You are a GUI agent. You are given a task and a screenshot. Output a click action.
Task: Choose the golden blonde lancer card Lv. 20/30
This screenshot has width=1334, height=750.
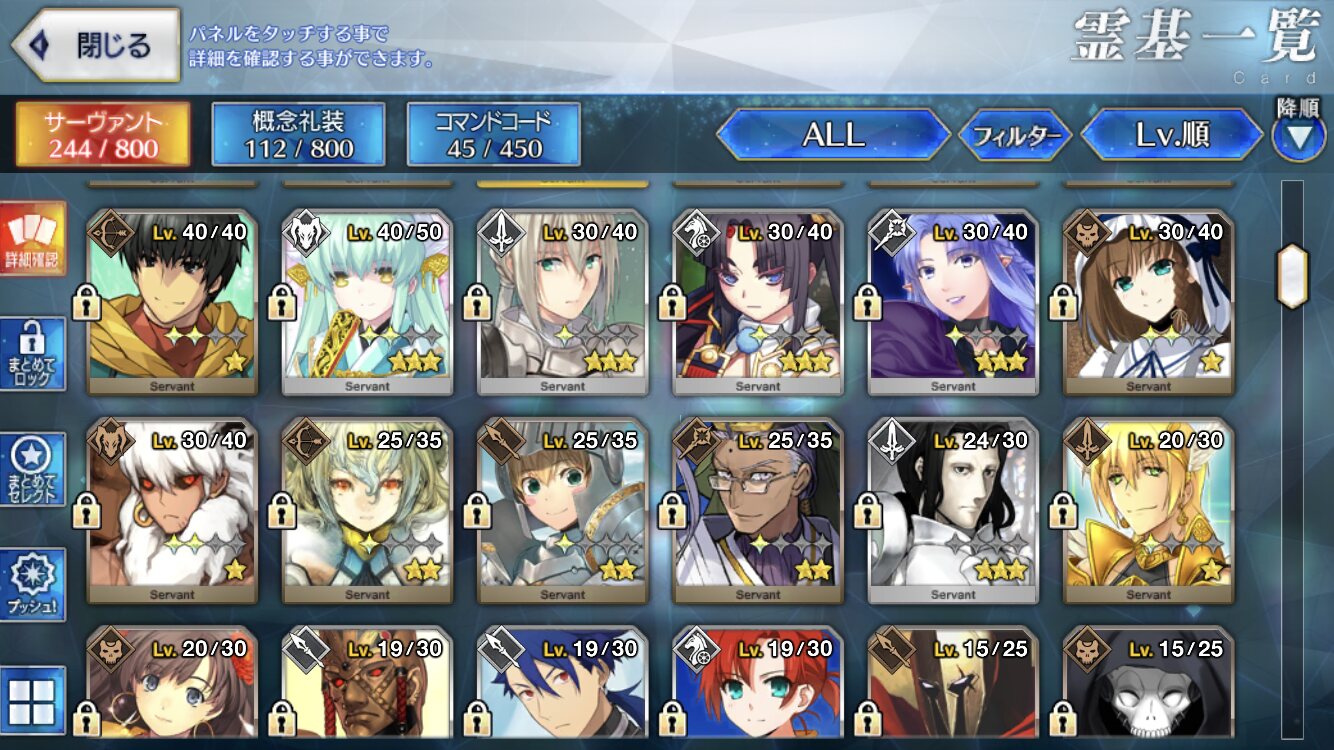click(x=1148, y=510)
